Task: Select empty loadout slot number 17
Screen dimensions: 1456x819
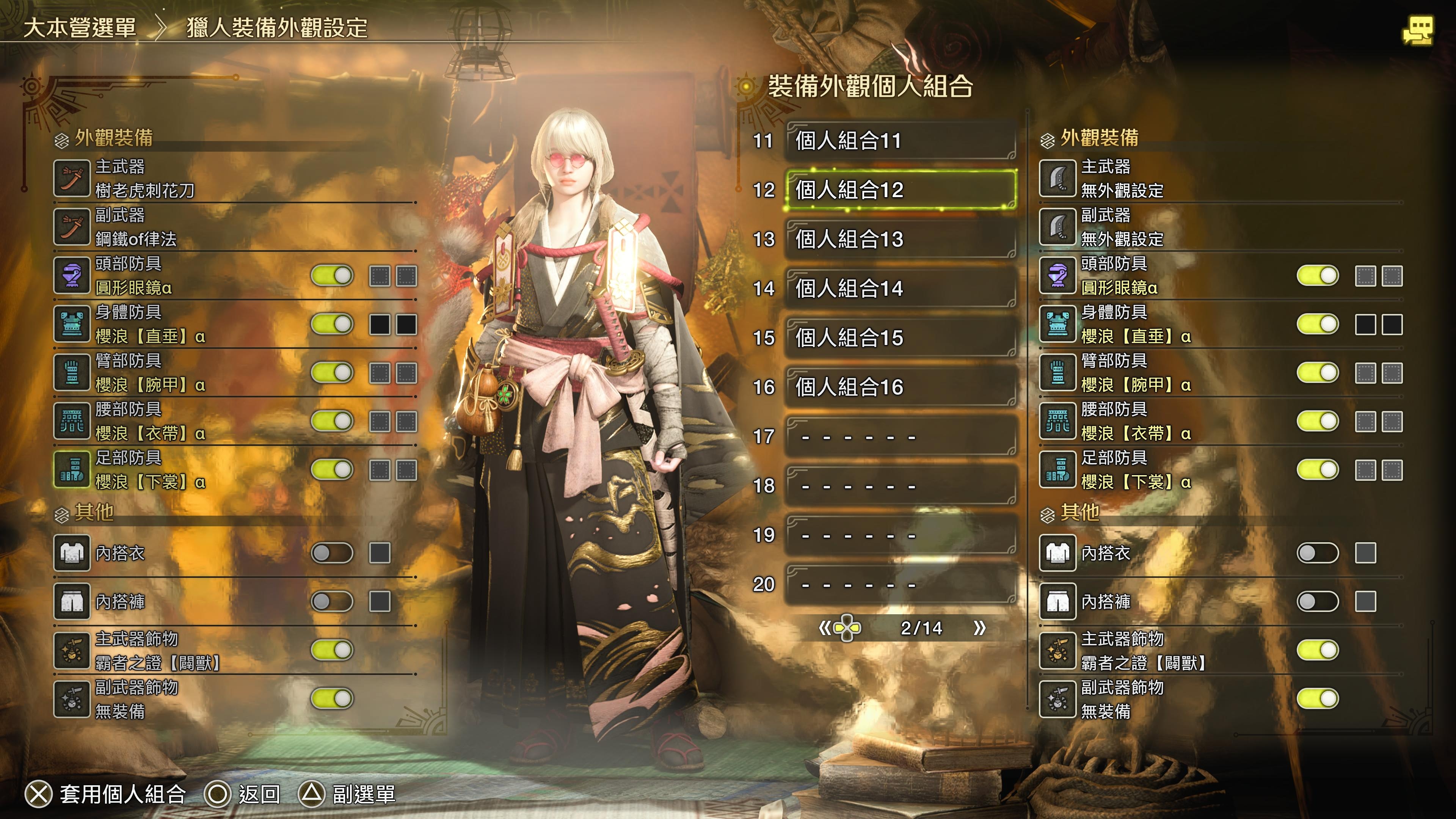Action: coord(901,436)
